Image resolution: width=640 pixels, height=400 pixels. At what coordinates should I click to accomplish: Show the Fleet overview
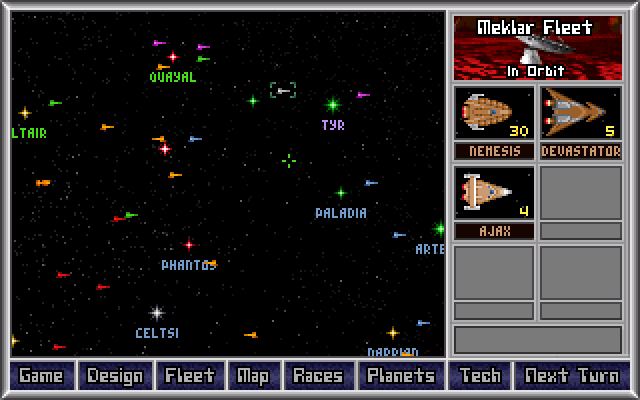pyautogui.click(x=190, y=376)
